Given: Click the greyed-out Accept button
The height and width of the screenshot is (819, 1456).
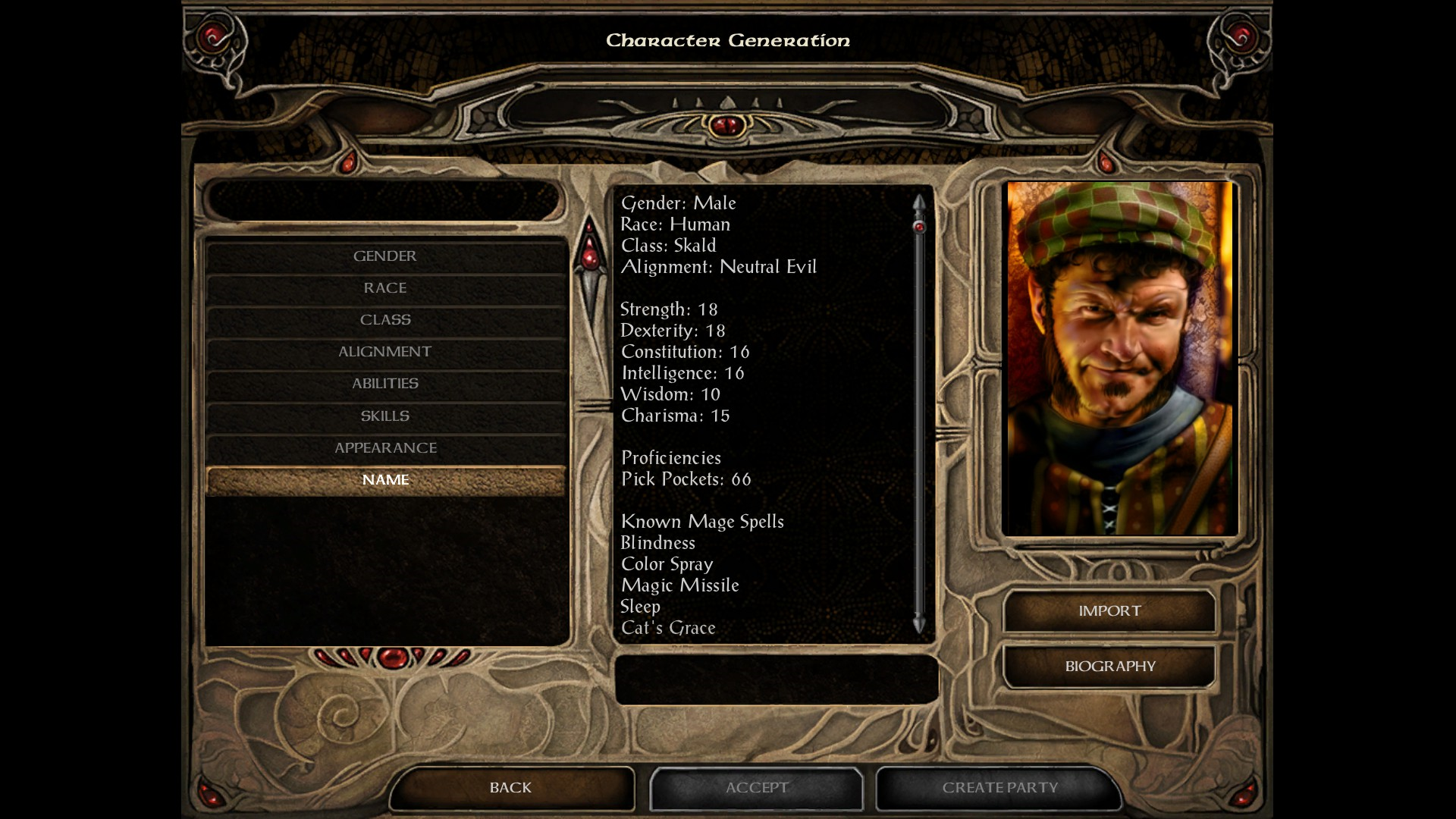Looking at the screenshot, I should tap(756, 788).
